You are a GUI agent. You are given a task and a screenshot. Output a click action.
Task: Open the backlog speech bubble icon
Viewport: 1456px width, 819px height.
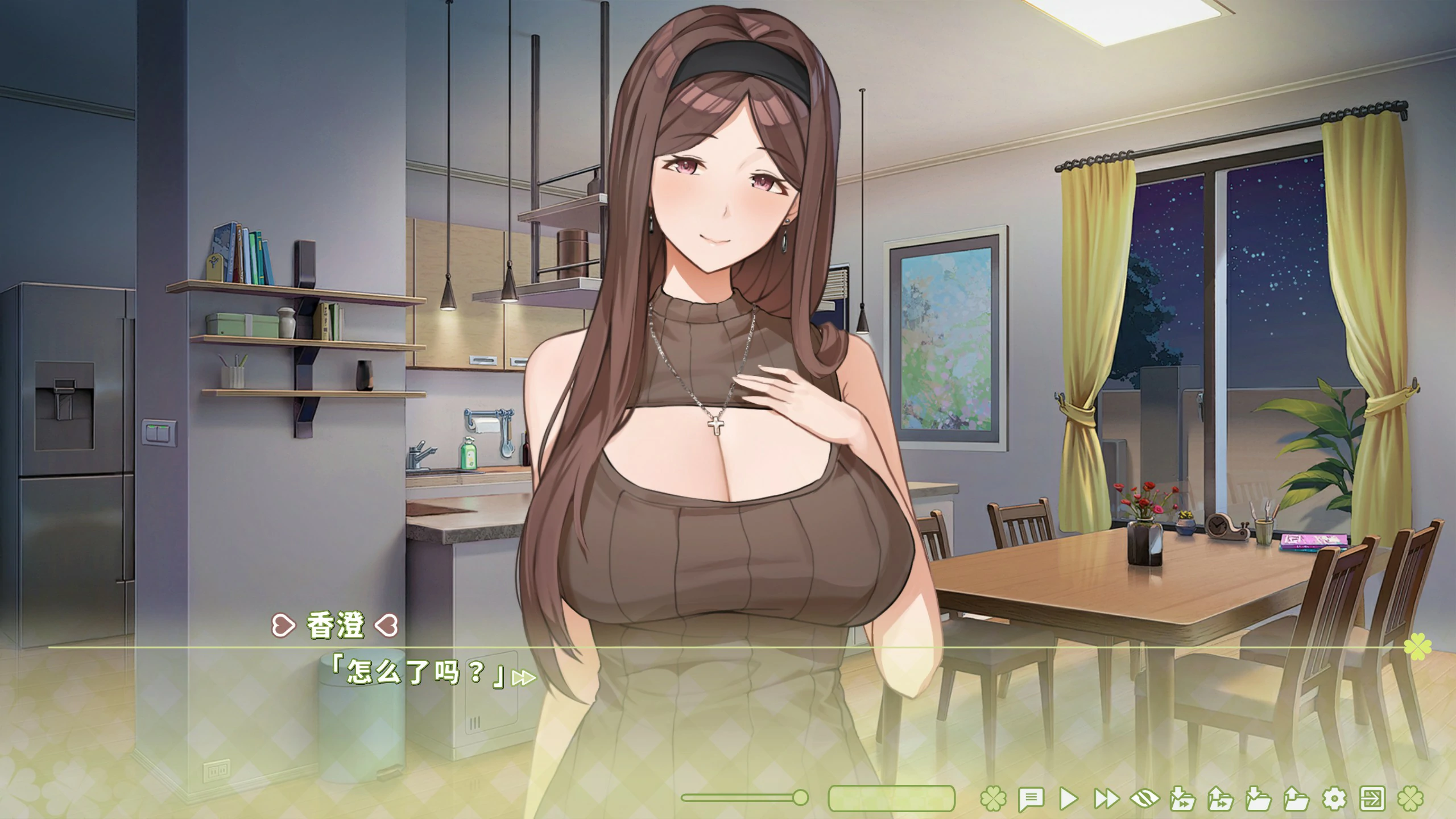[x=1031, y=799]
